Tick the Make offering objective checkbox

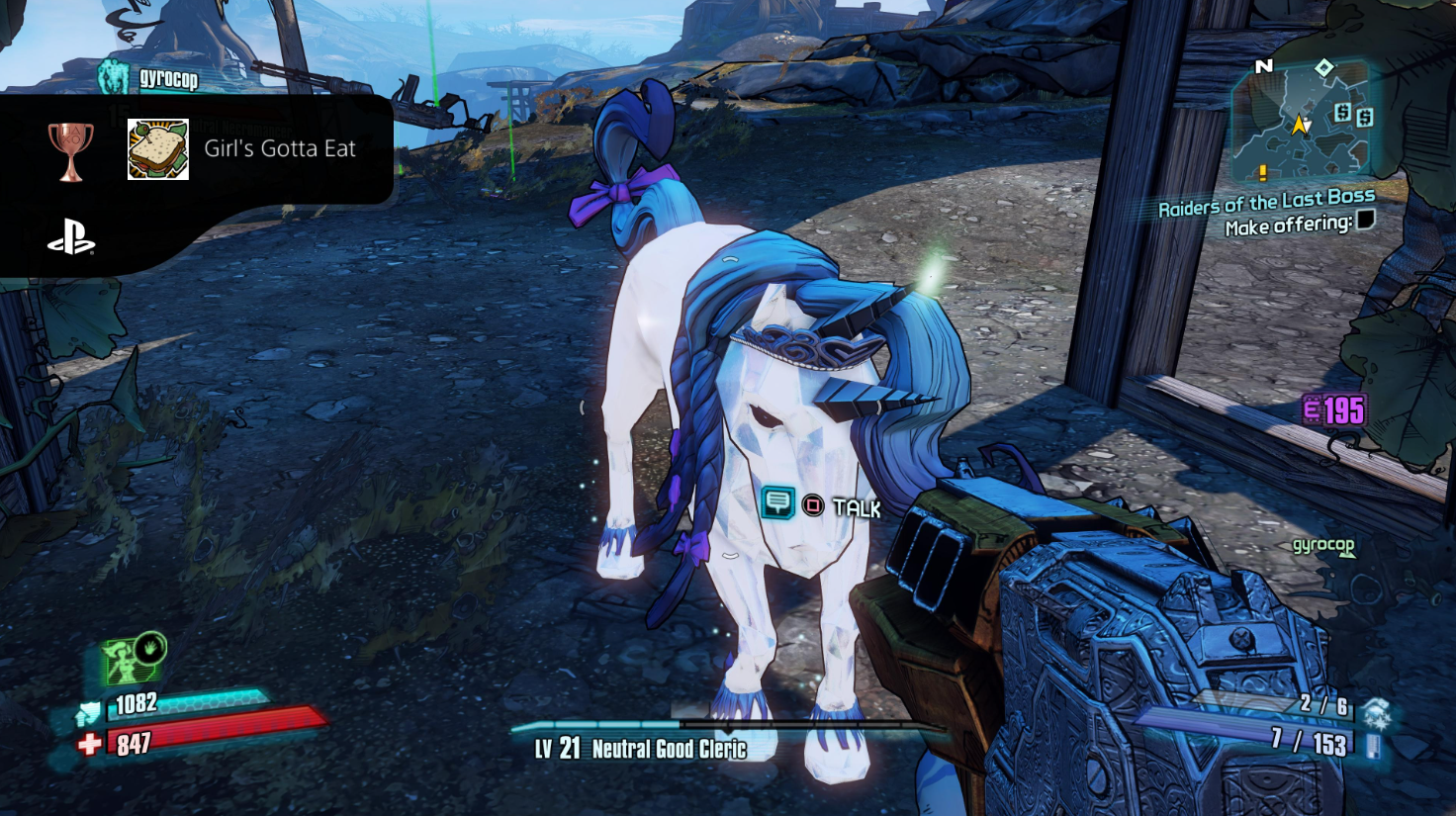click(x=1365, y=220)
